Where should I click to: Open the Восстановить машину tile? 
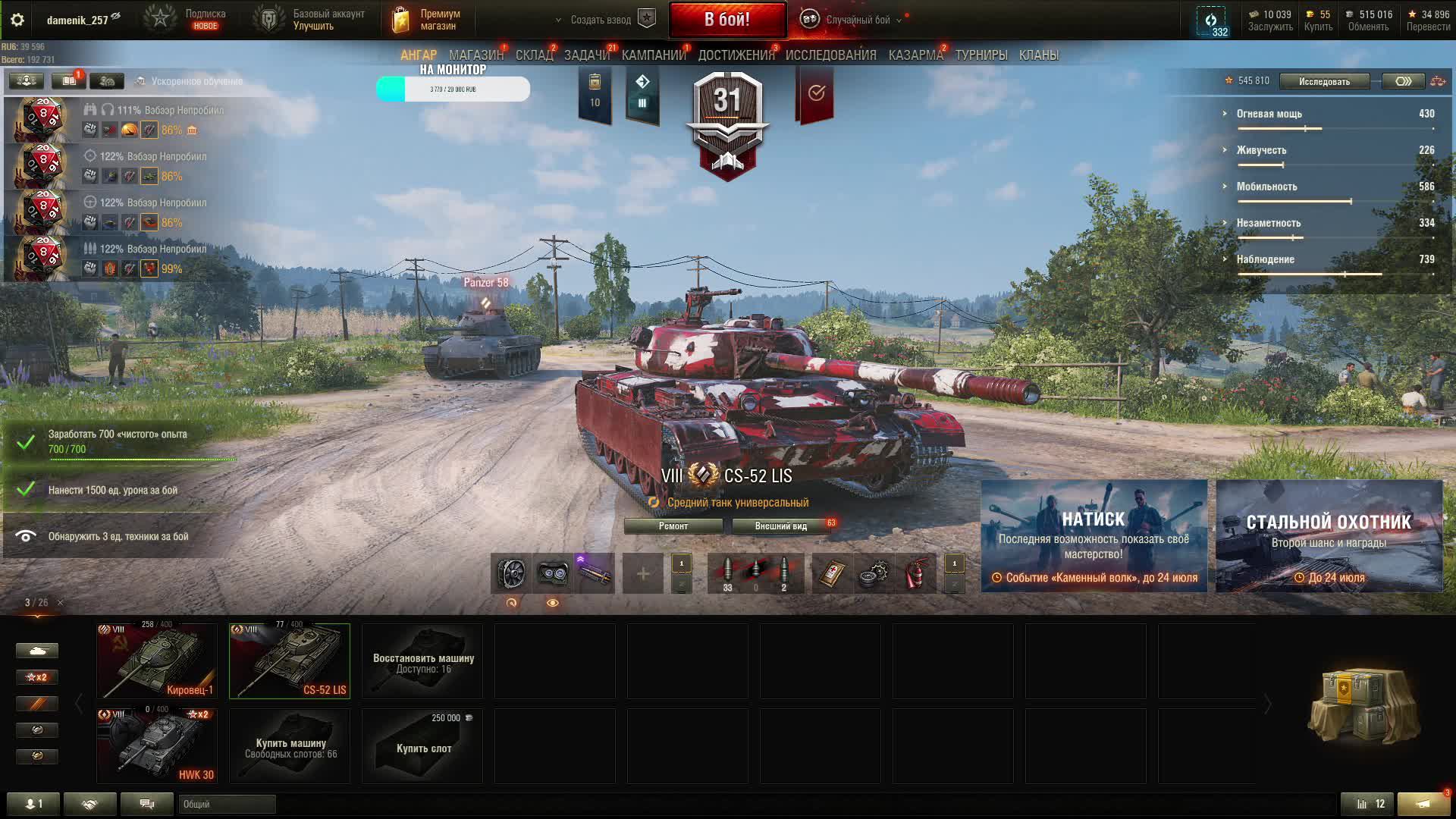422,661
